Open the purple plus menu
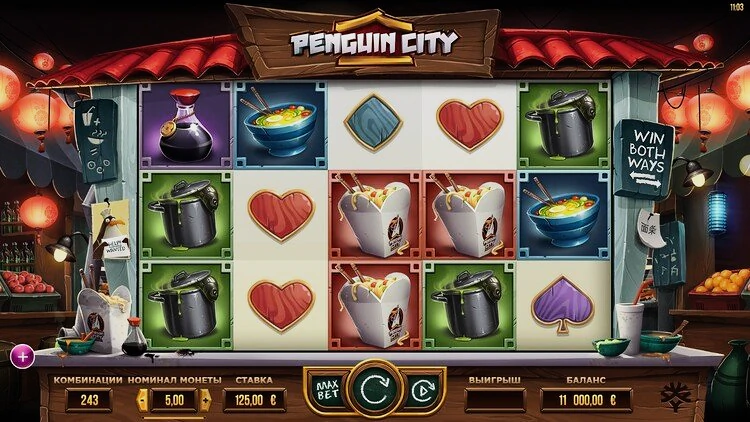750x422 pixels. [x=20, y=354]
